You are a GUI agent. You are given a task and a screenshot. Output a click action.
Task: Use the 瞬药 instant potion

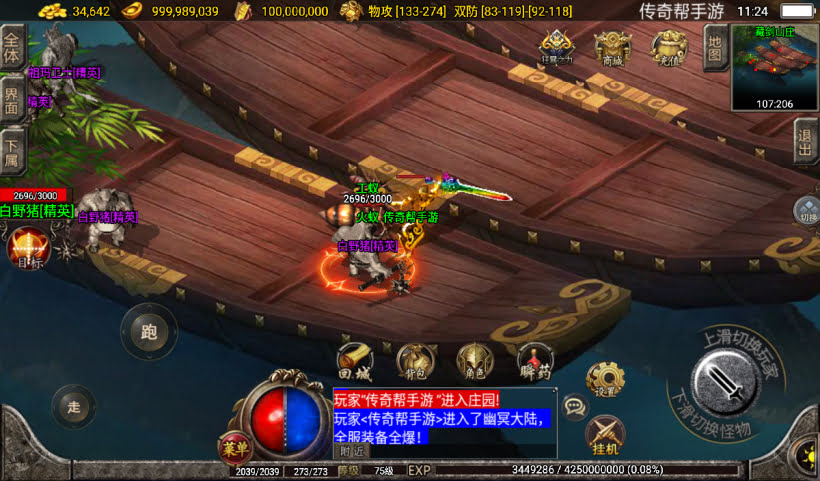click(535, 361)
